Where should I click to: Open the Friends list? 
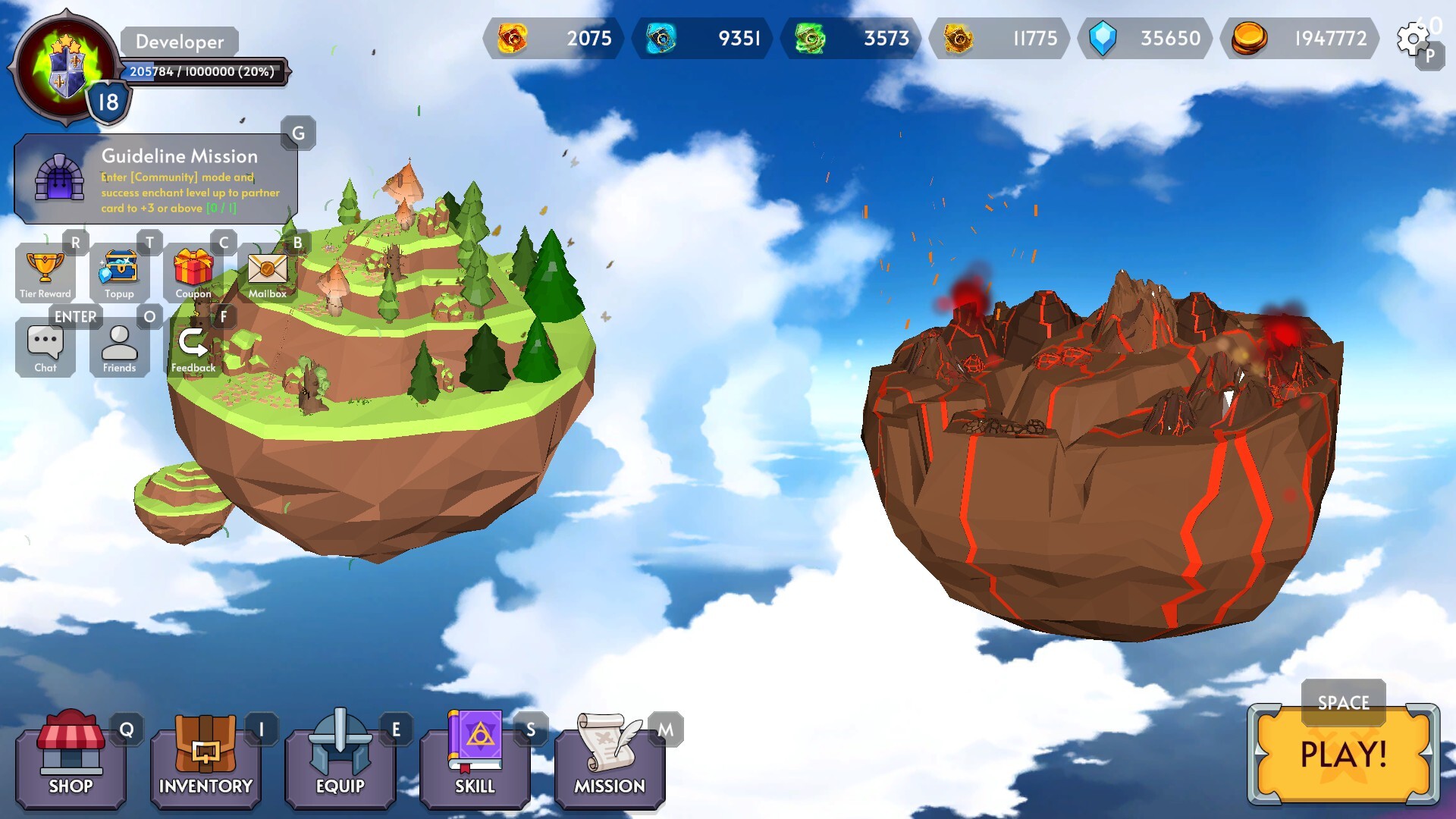(119, 345)
